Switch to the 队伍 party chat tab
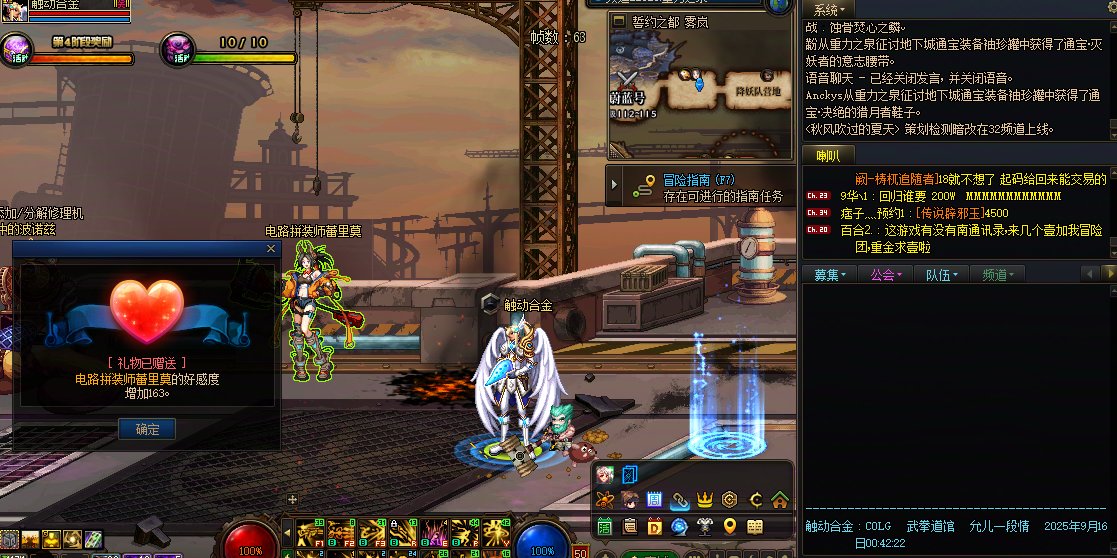1117x558 pixels. point(943,274)
